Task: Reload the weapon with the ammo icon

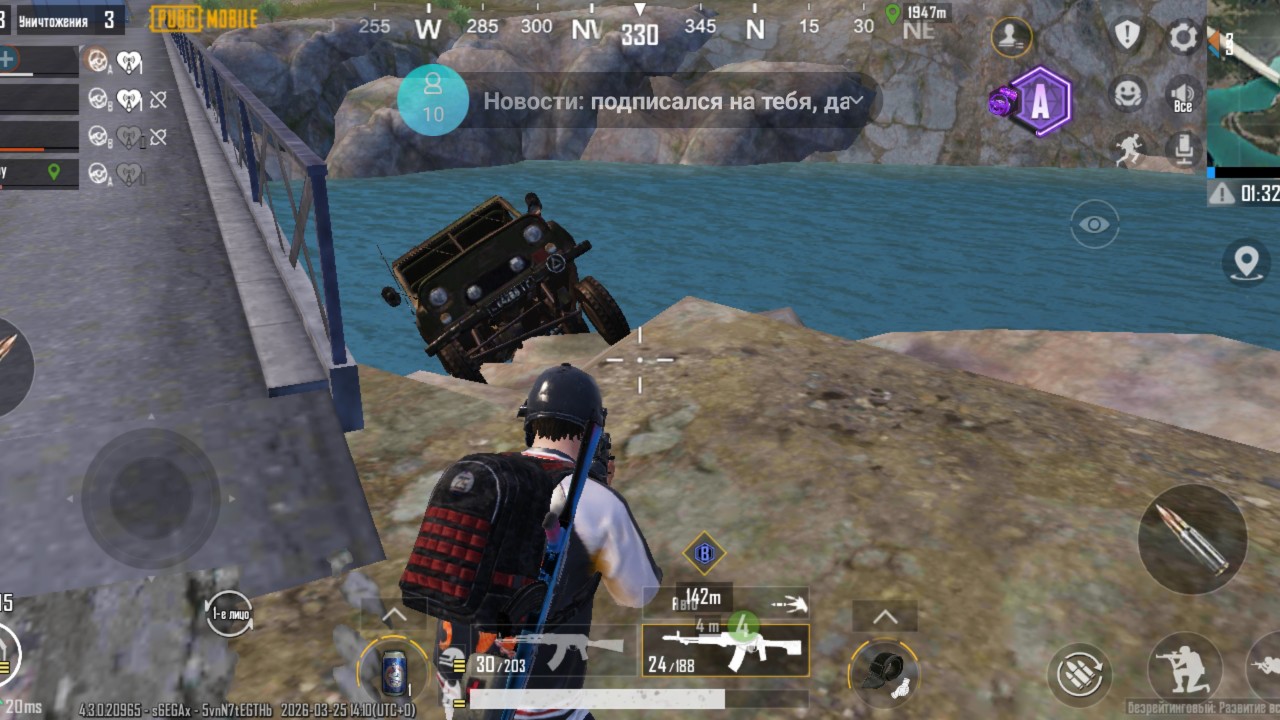Action: coord(1081,675)
